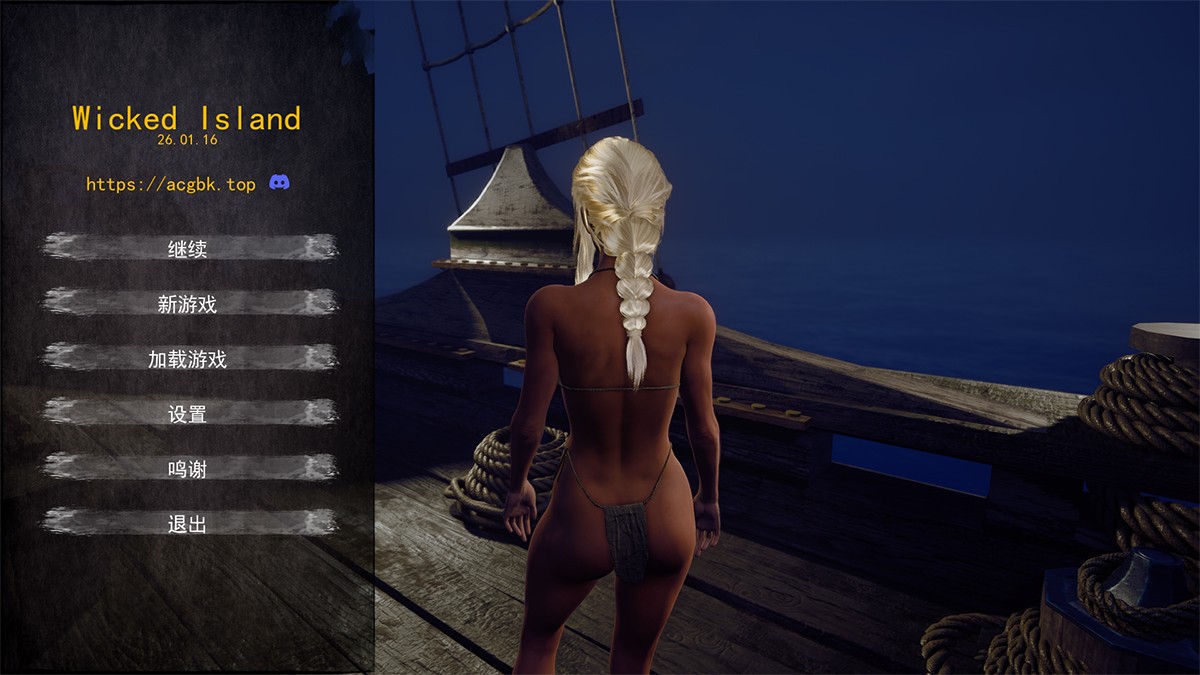
Task: Open the acgbk.top website link
Action: click(x=170, y=184)
